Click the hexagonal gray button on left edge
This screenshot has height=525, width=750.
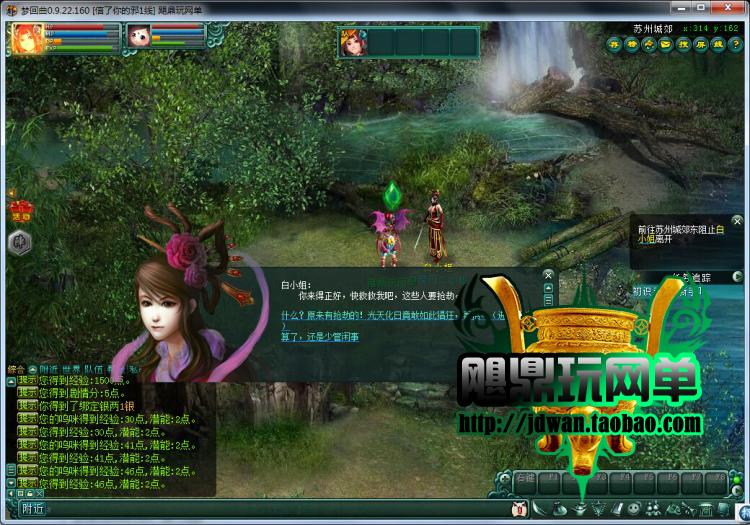pyautogui.click(x=19, y=241)
